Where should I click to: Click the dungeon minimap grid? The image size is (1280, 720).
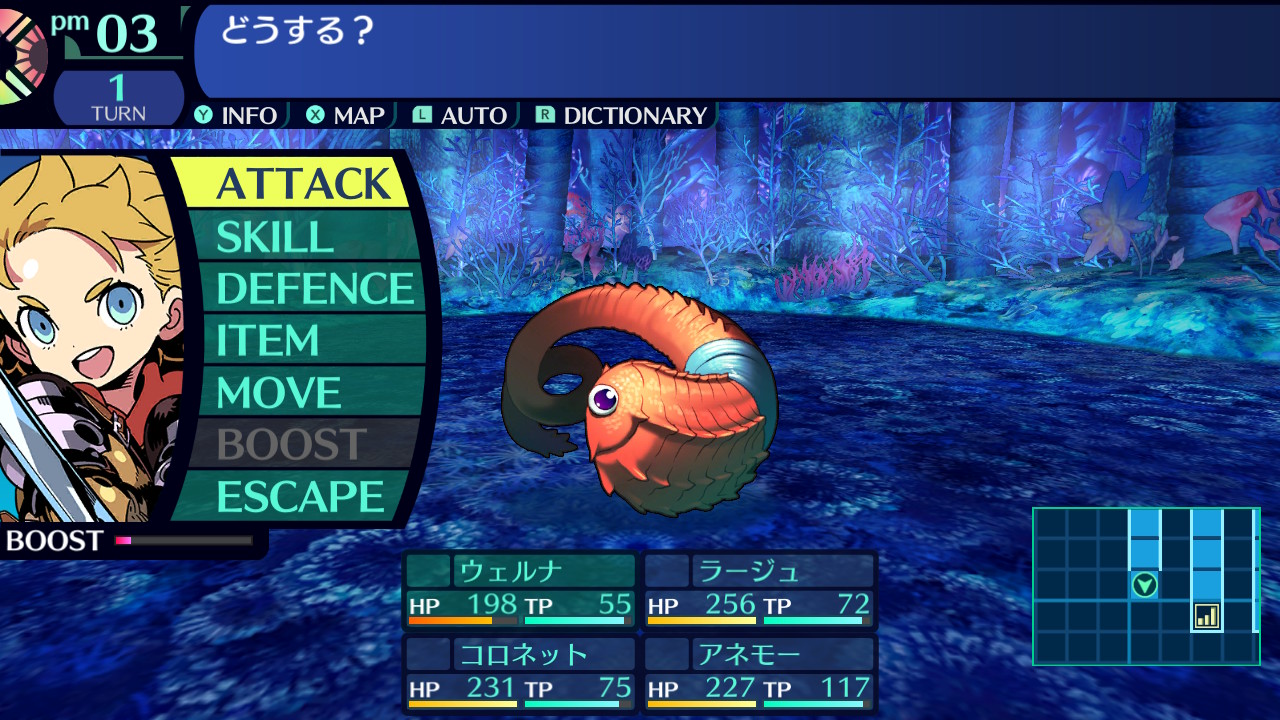[1145, 586]
